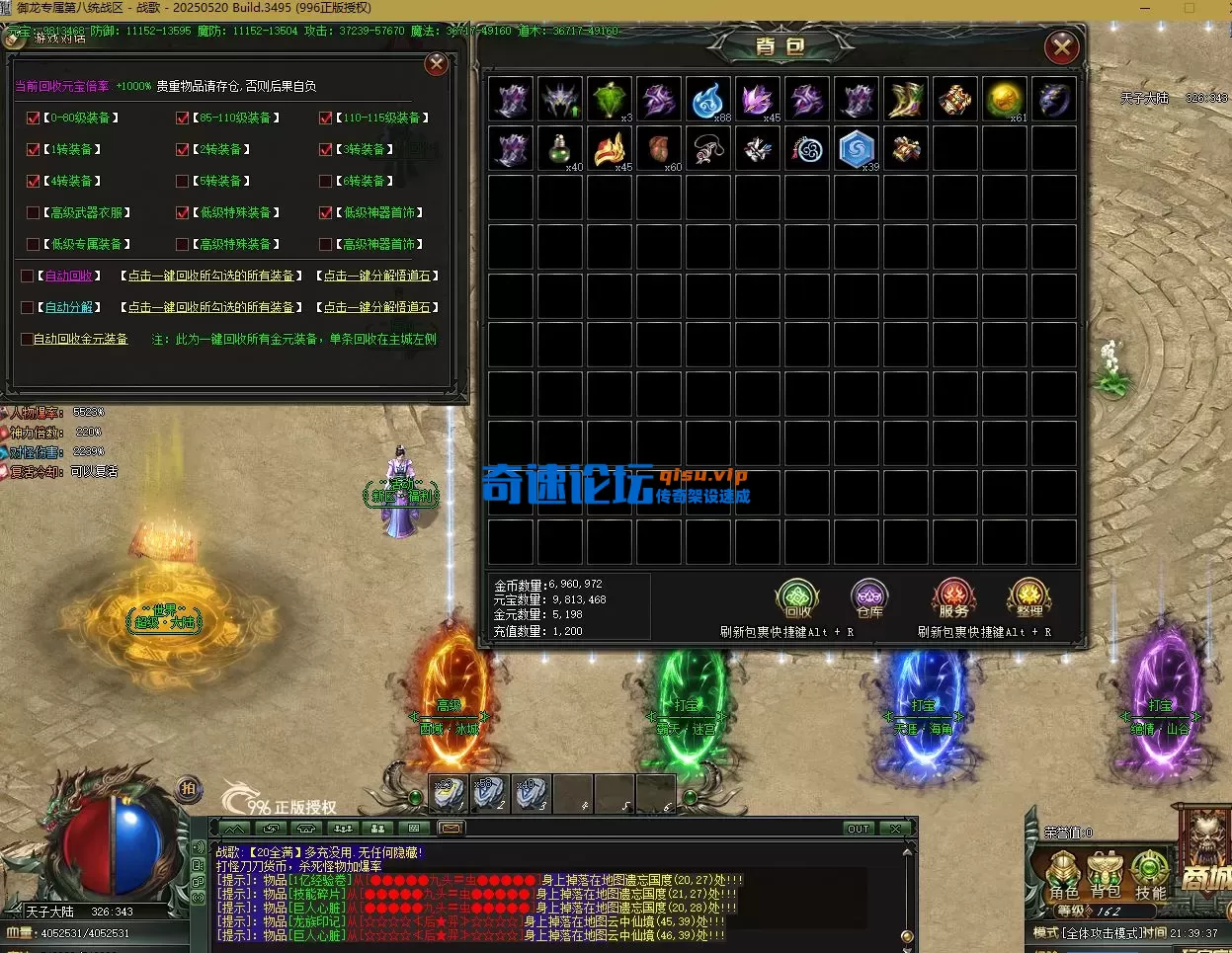Enable the 自动回收 auto-recycle checkbox

(28, 276)
